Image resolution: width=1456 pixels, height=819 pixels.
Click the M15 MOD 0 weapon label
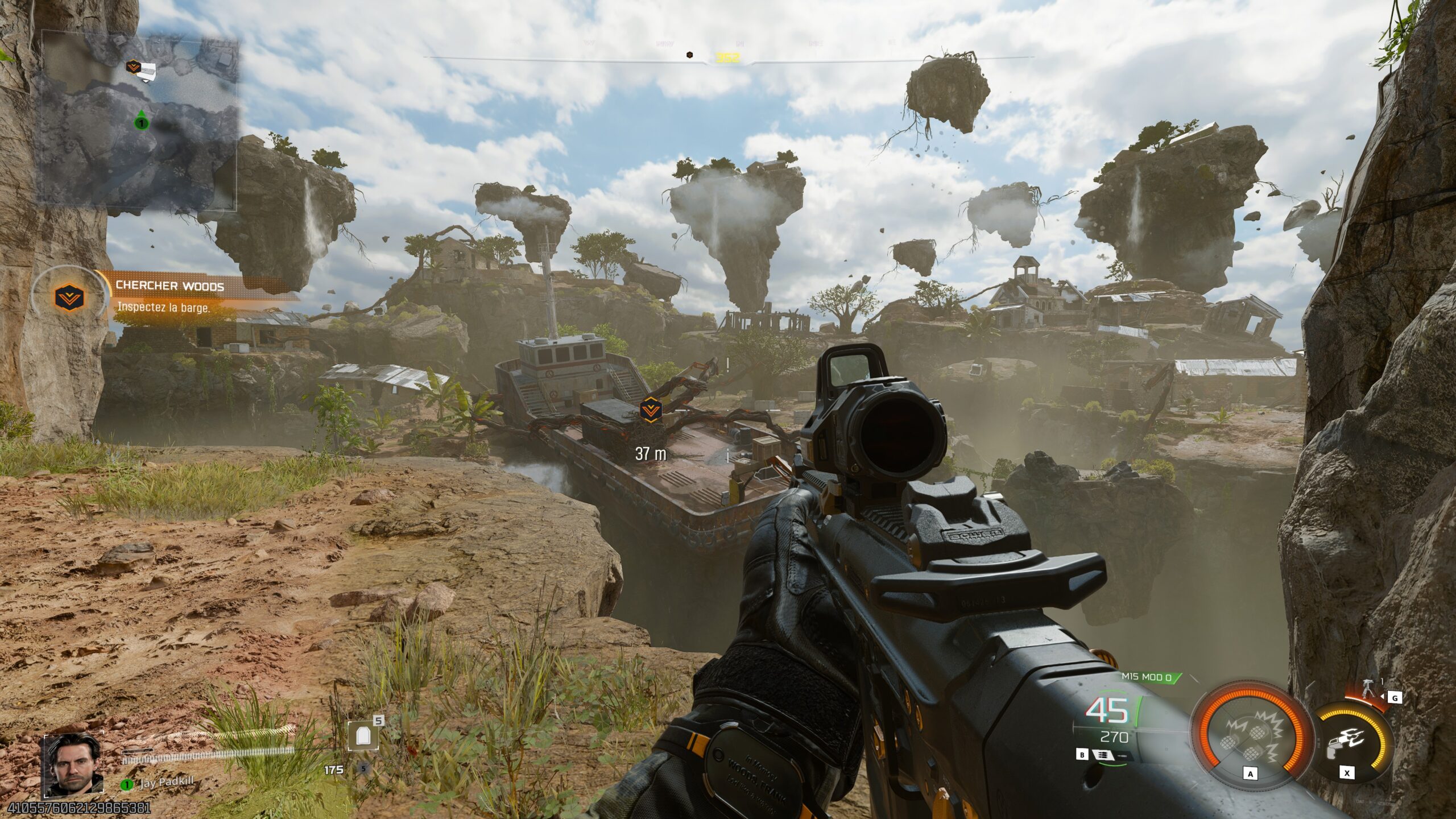click(x=1146, y=677)
